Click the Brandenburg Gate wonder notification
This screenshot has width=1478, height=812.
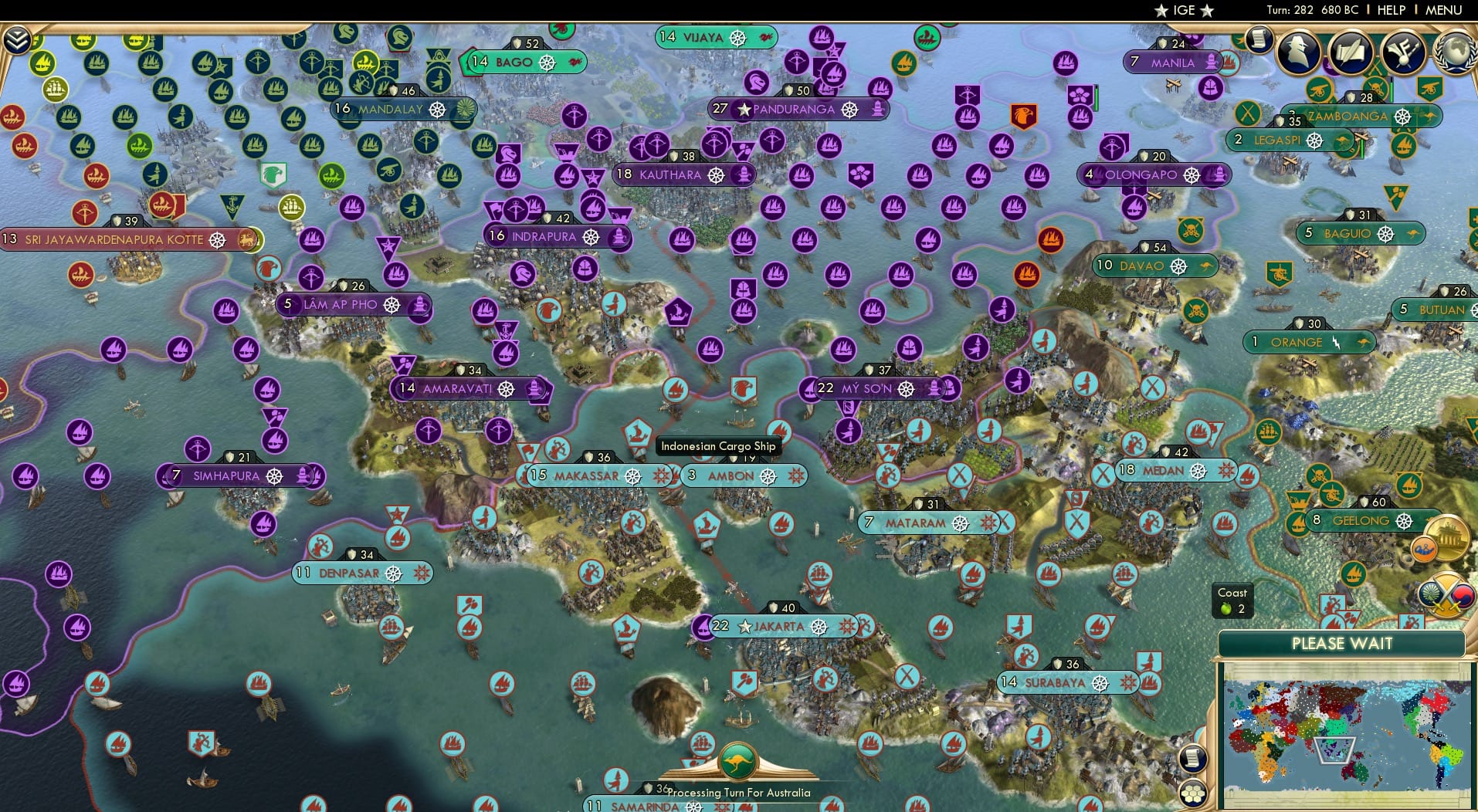(x=1446, y=536)
